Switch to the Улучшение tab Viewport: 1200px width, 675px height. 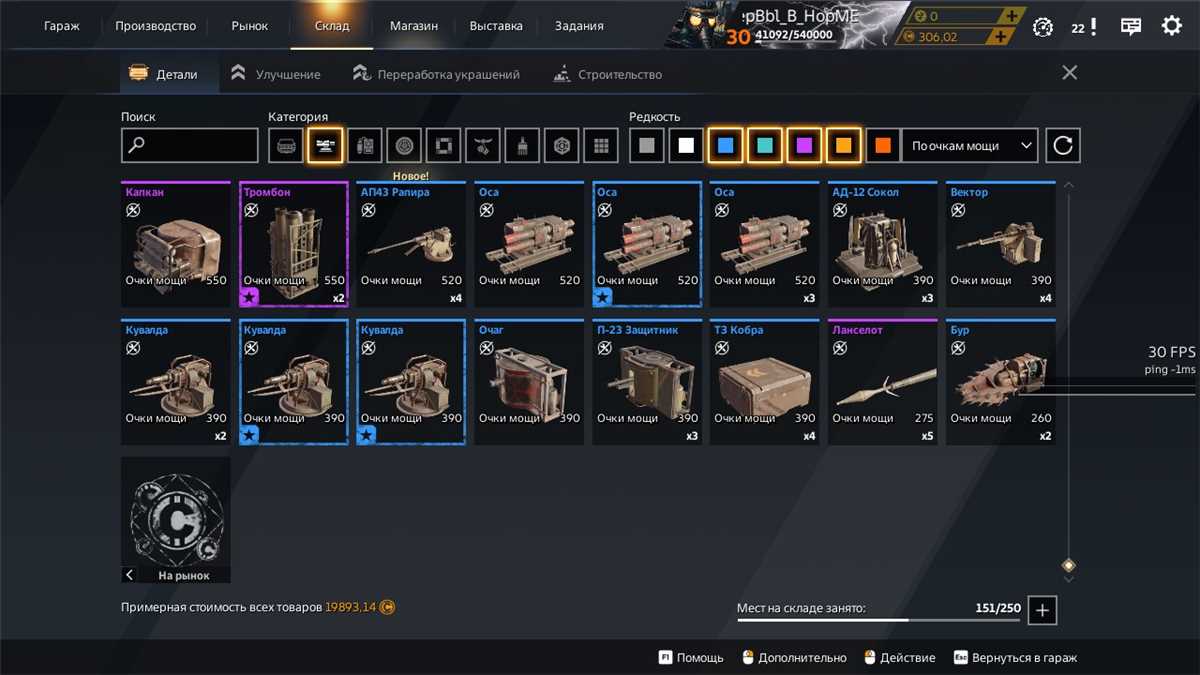(276, 74)
